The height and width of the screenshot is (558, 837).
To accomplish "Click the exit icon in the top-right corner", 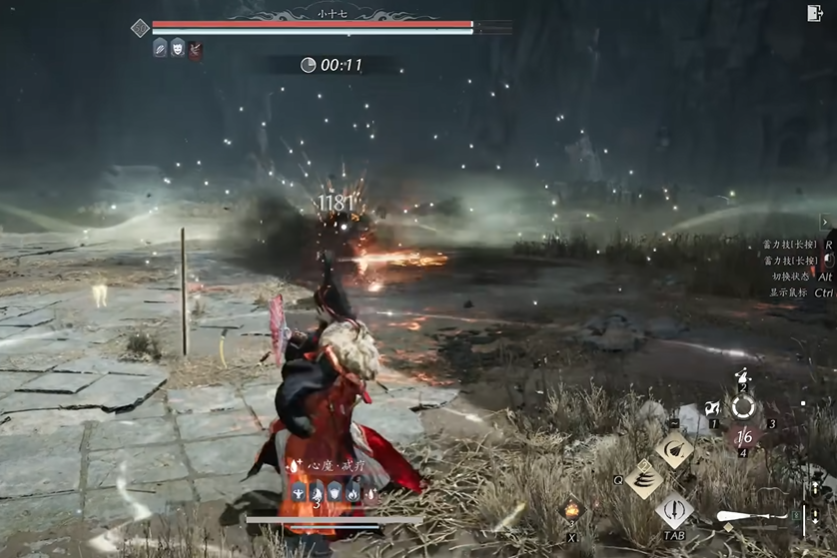I will click(815, 13).
